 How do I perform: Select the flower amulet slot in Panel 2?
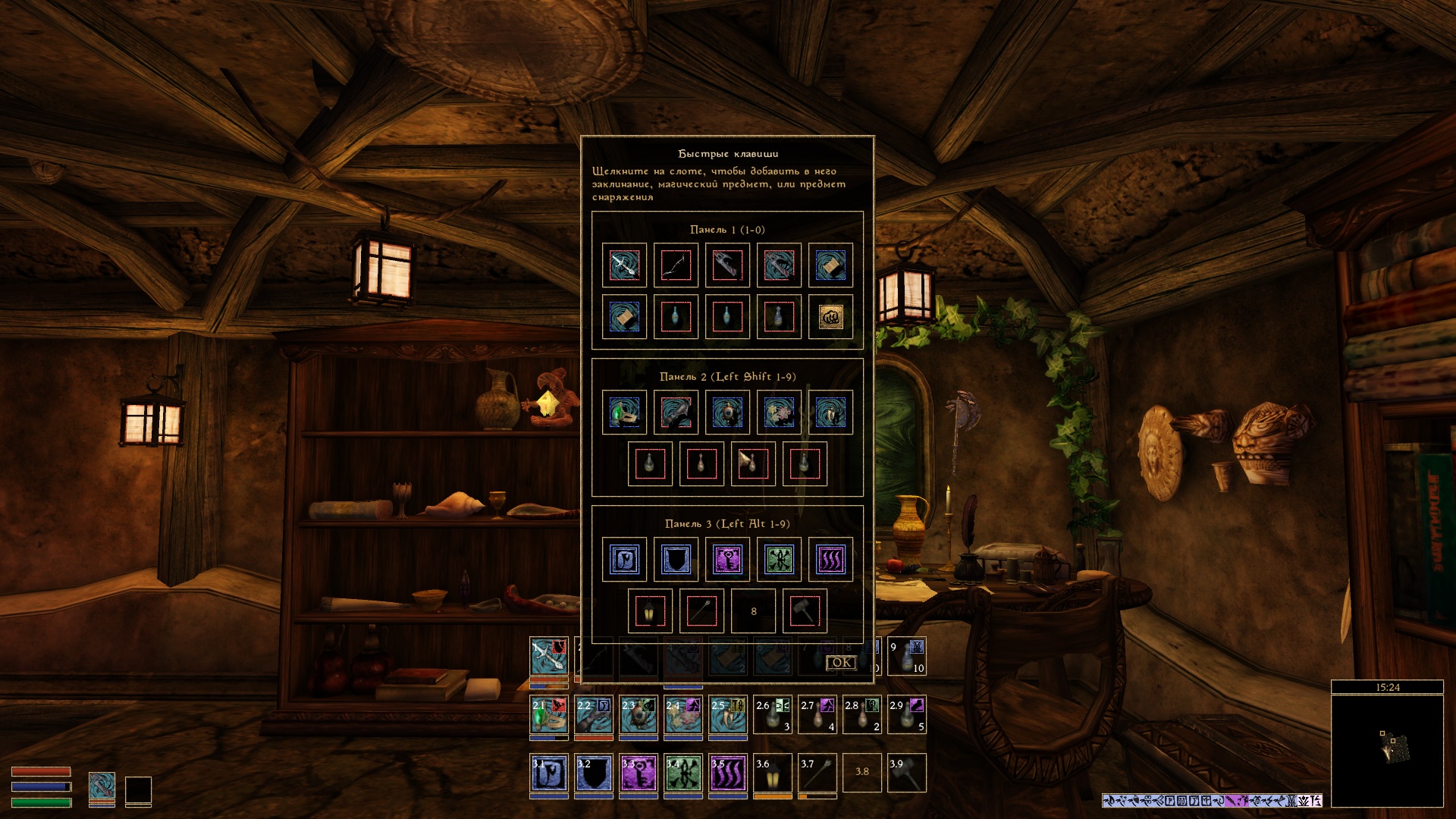pos(779,413)
